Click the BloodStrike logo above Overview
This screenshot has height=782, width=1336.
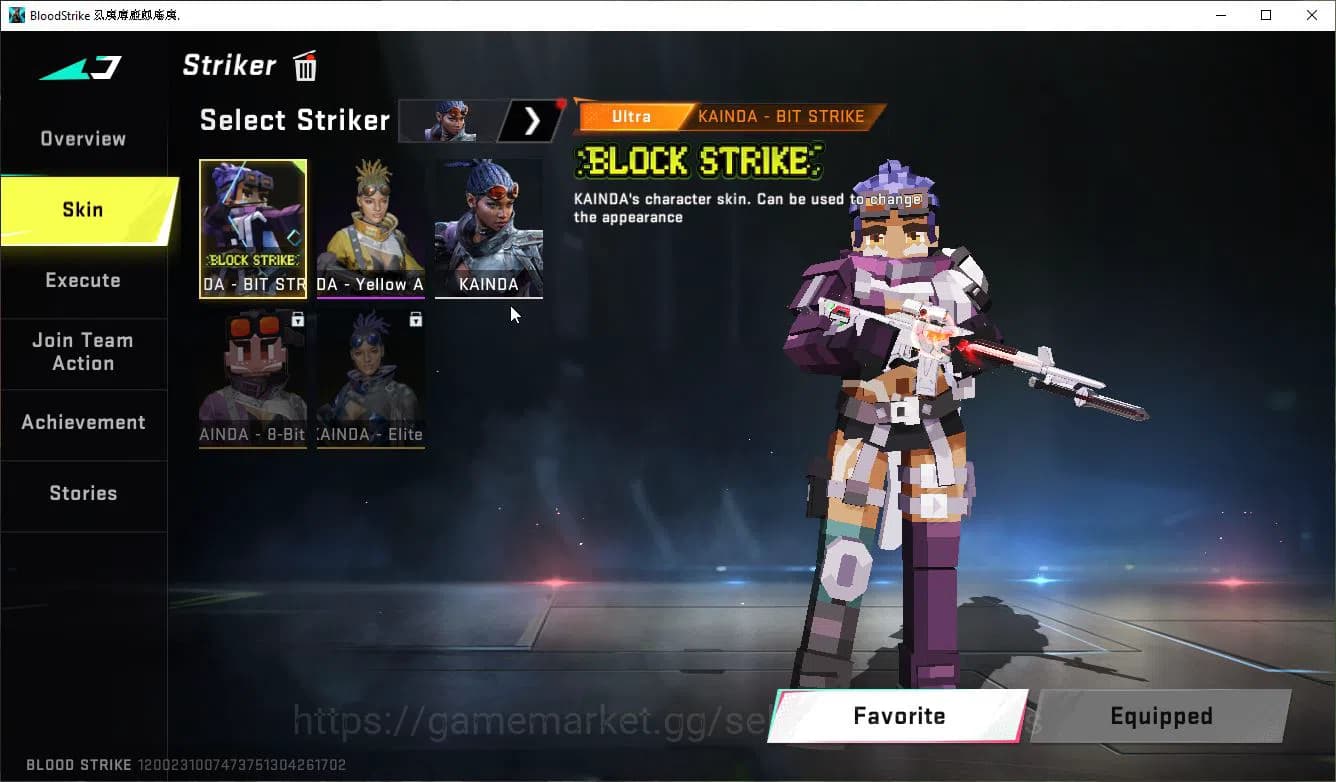(77, 69)
